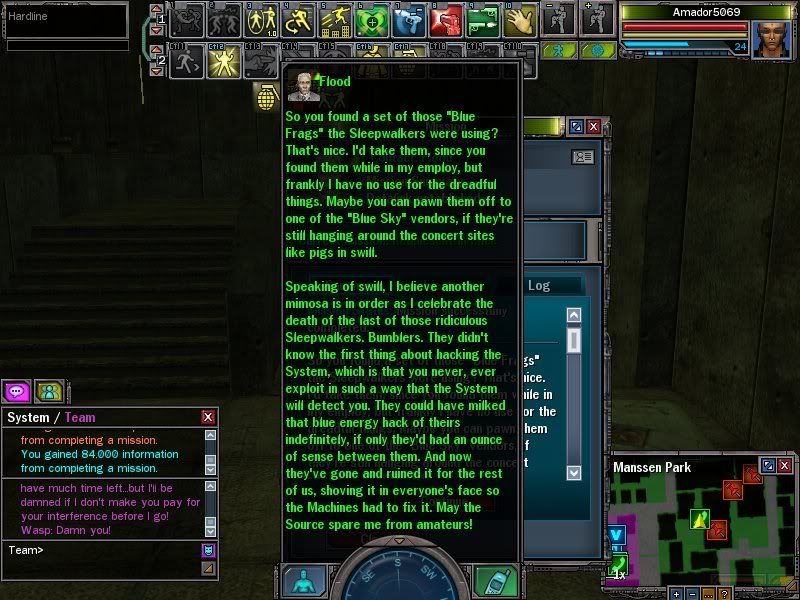Close the System / Team chat window

click(x=208, y=417)
